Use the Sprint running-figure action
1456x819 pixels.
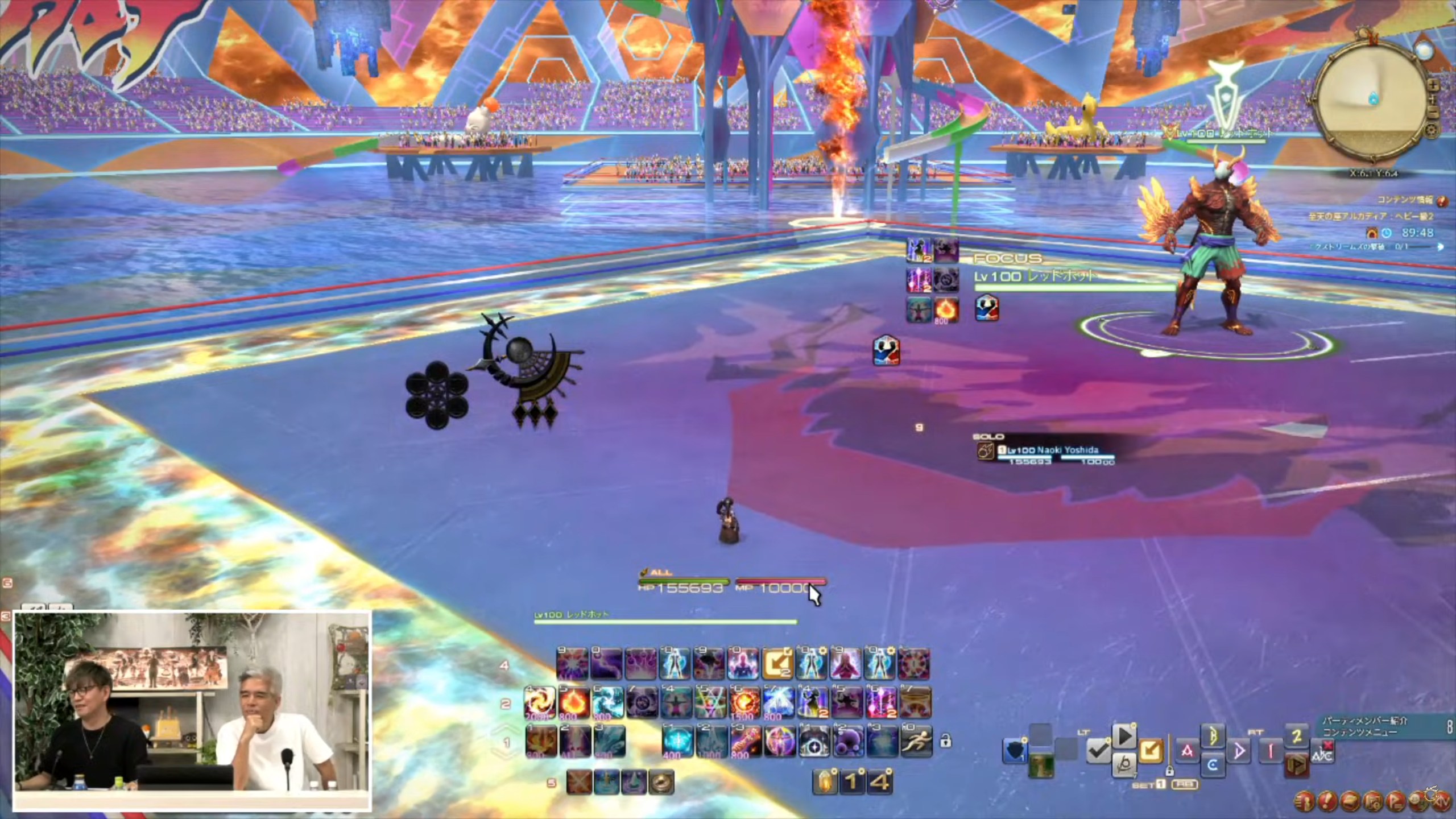[x=916, y=741]
